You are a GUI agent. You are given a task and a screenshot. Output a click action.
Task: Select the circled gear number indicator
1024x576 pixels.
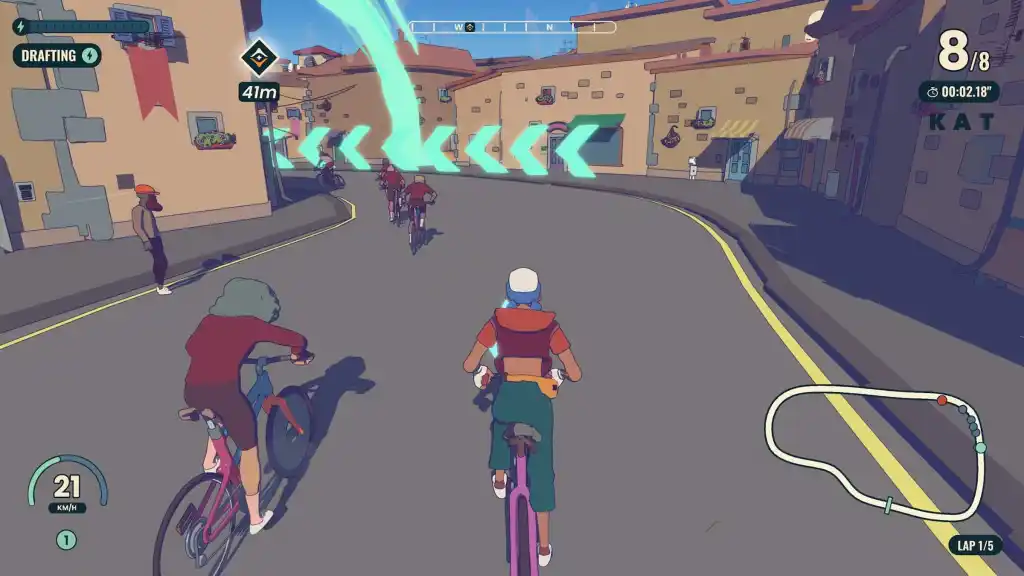pos(66,540)
